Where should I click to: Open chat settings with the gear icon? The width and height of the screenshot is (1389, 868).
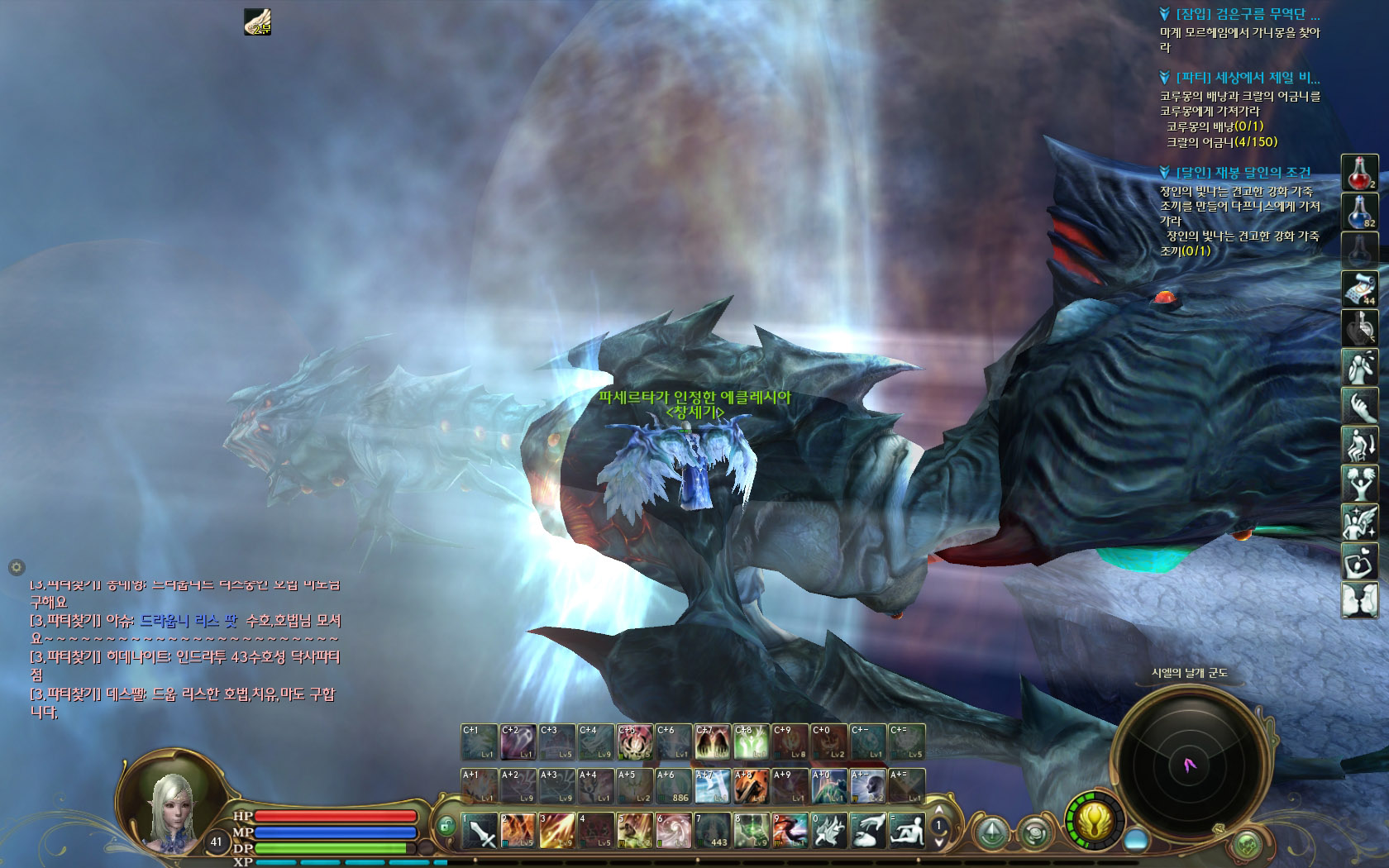(16, 567)
